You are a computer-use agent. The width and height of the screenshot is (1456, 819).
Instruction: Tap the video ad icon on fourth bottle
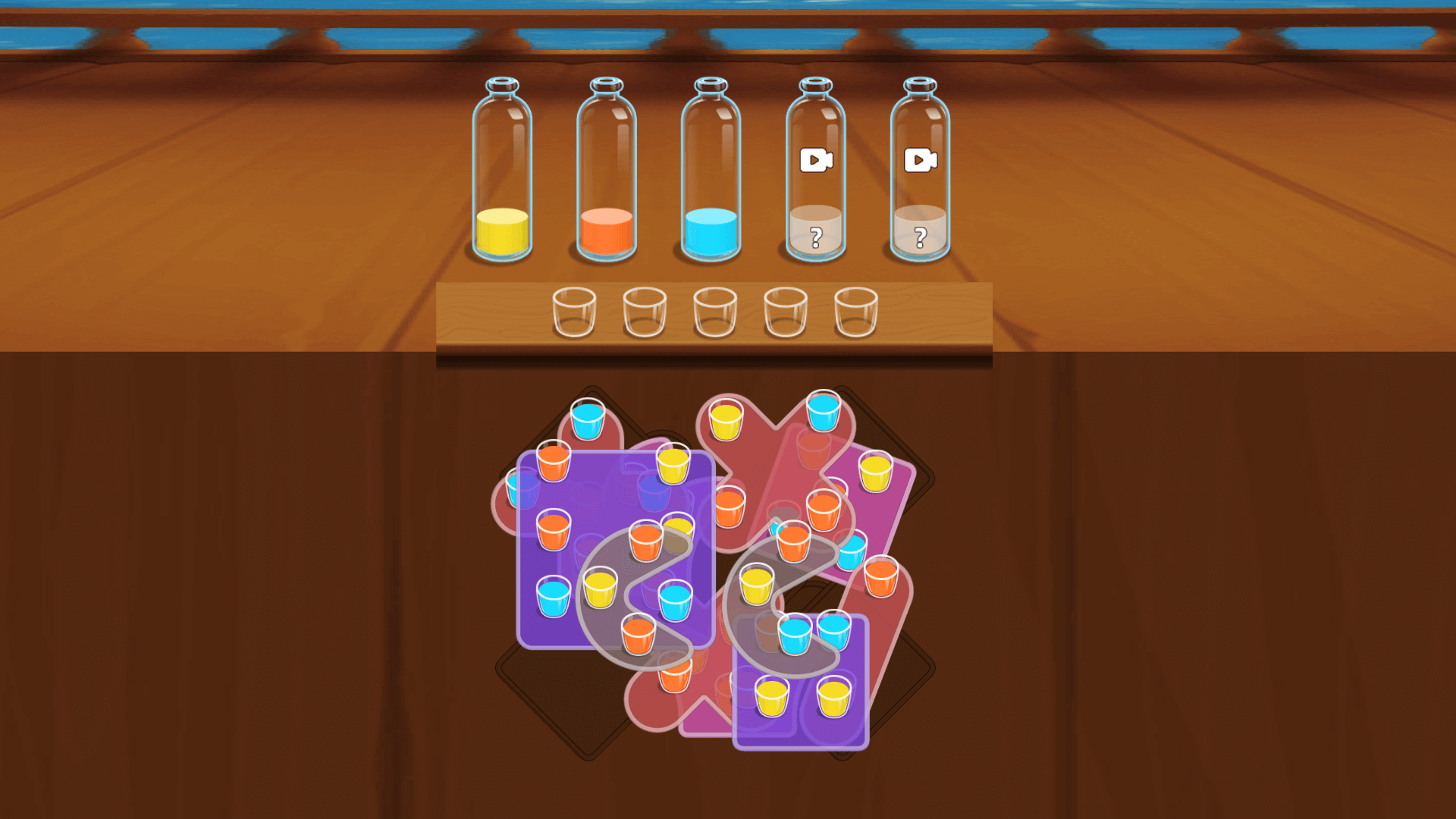[816, 159]
